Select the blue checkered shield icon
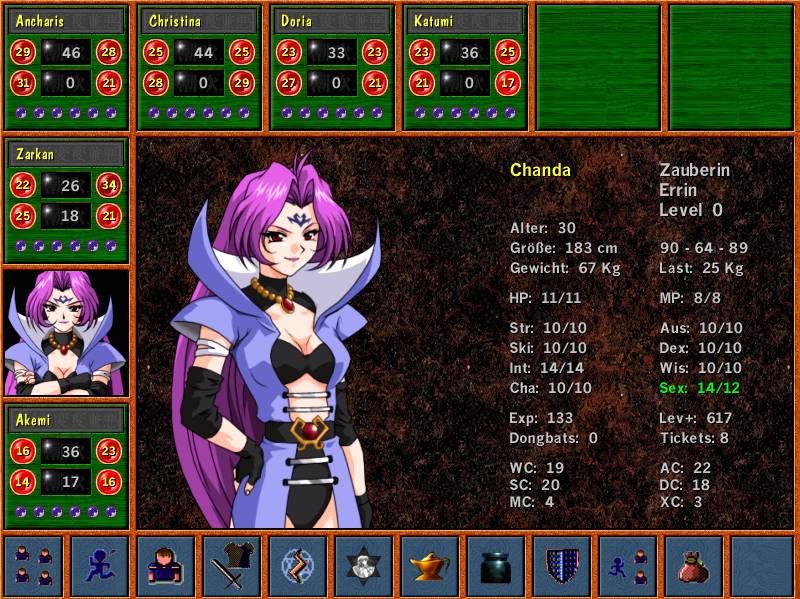 [562, 566]
